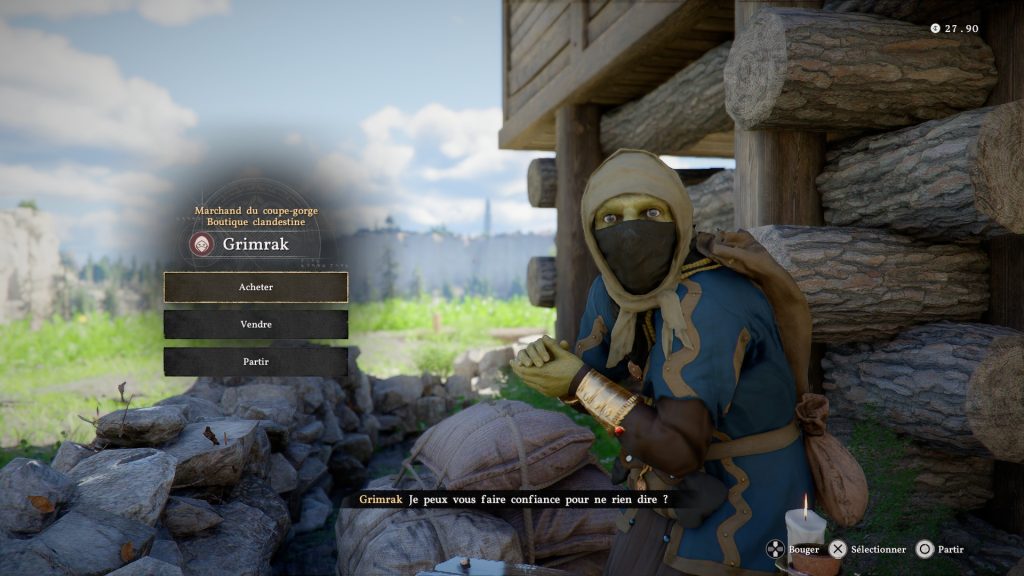Choose Acheter to buy from Grimrak
Image resolution: width=1024 pixels, height=576 pixels.
click(256, 287)
